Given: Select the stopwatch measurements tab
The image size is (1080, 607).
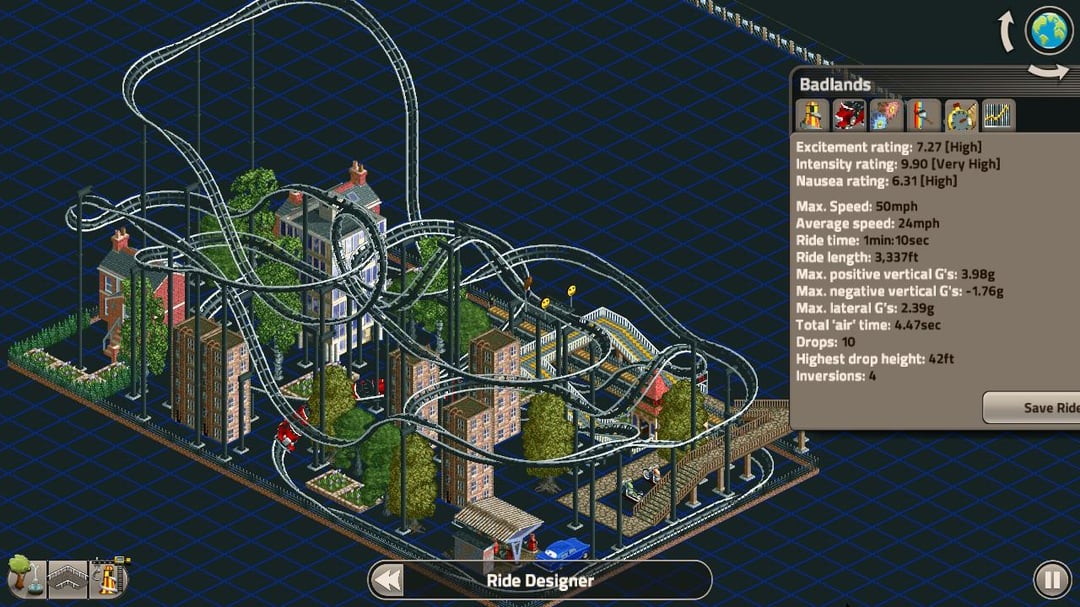Looking at the screenshot, I should (x=961, y=115).
